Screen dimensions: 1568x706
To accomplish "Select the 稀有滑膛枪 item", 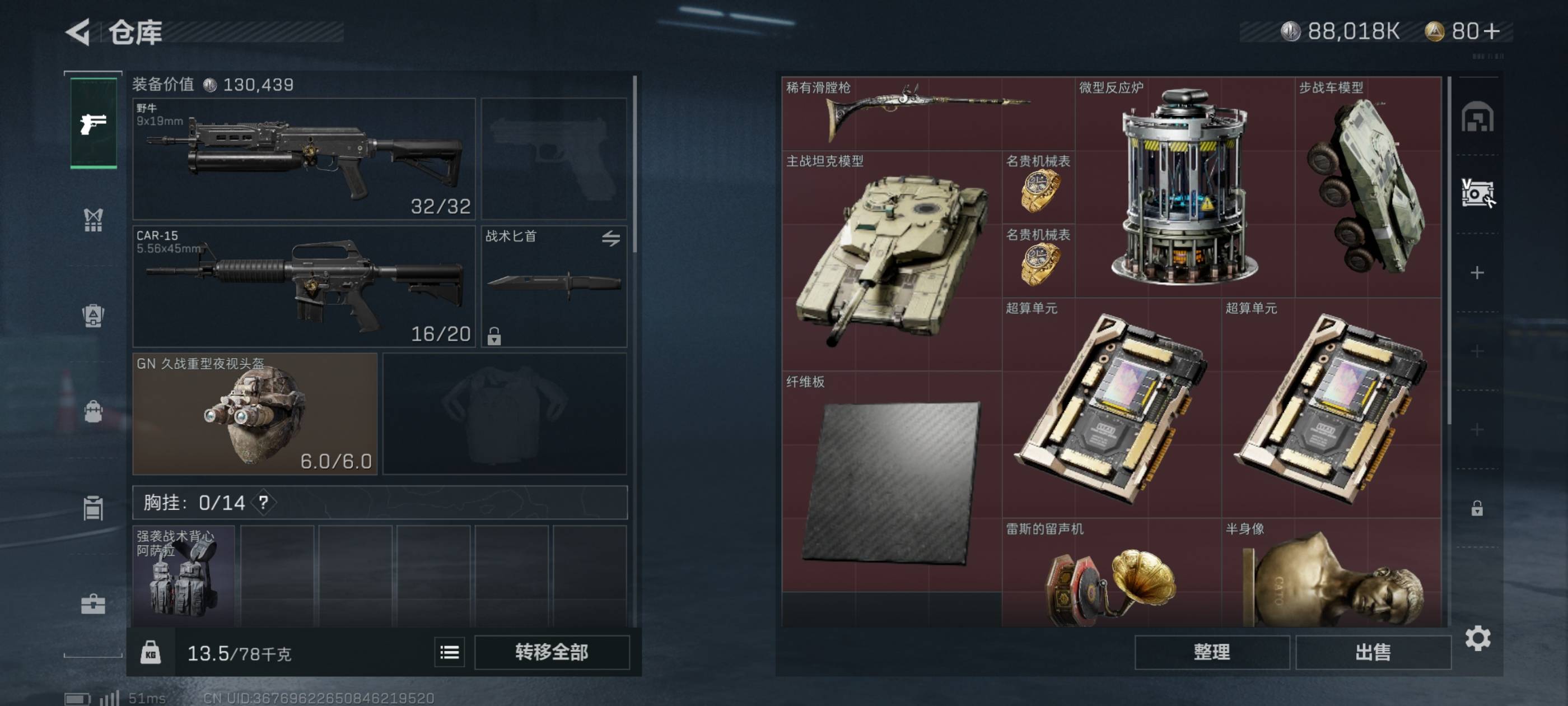I will 927,114.
